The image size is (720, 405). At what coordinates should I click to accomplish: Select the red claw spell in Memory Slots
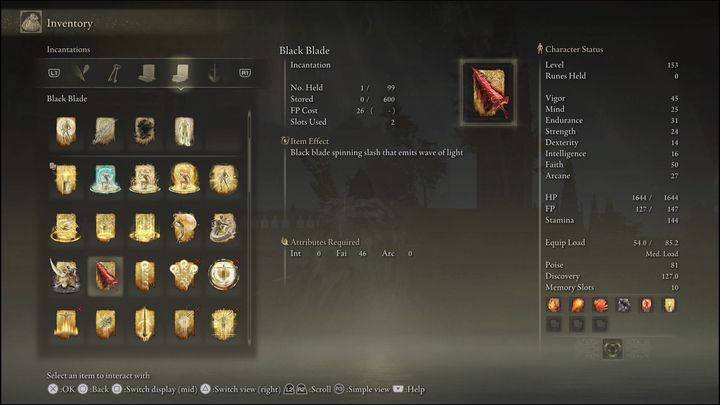click(600, 304)
